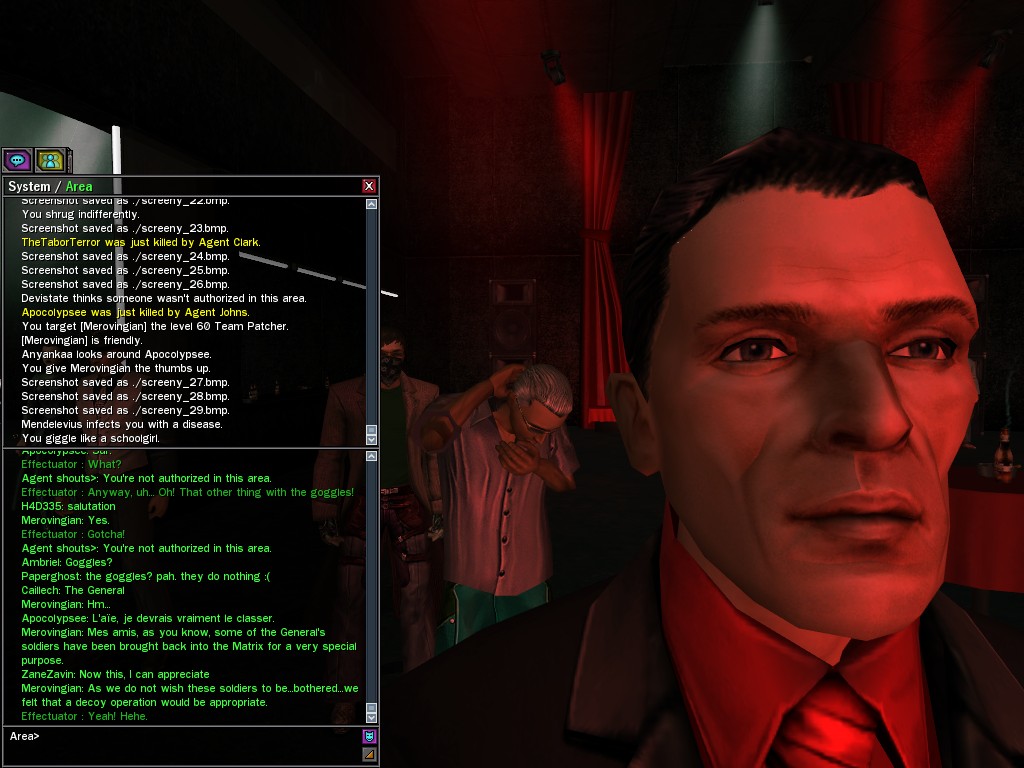Open the emote mask icon beside chat input
The width and height of the screenshot is (1024, 768).
pos(369,736)
